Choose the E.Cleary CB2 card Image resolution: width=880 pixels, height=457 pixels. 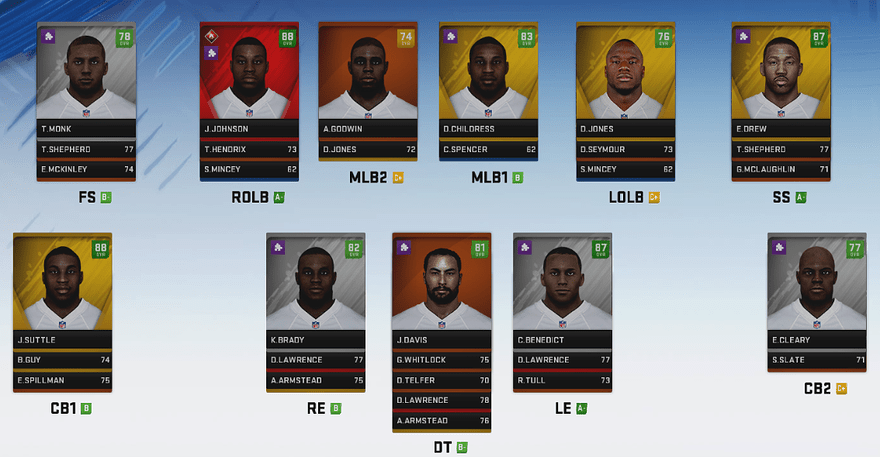pos(816,287)
